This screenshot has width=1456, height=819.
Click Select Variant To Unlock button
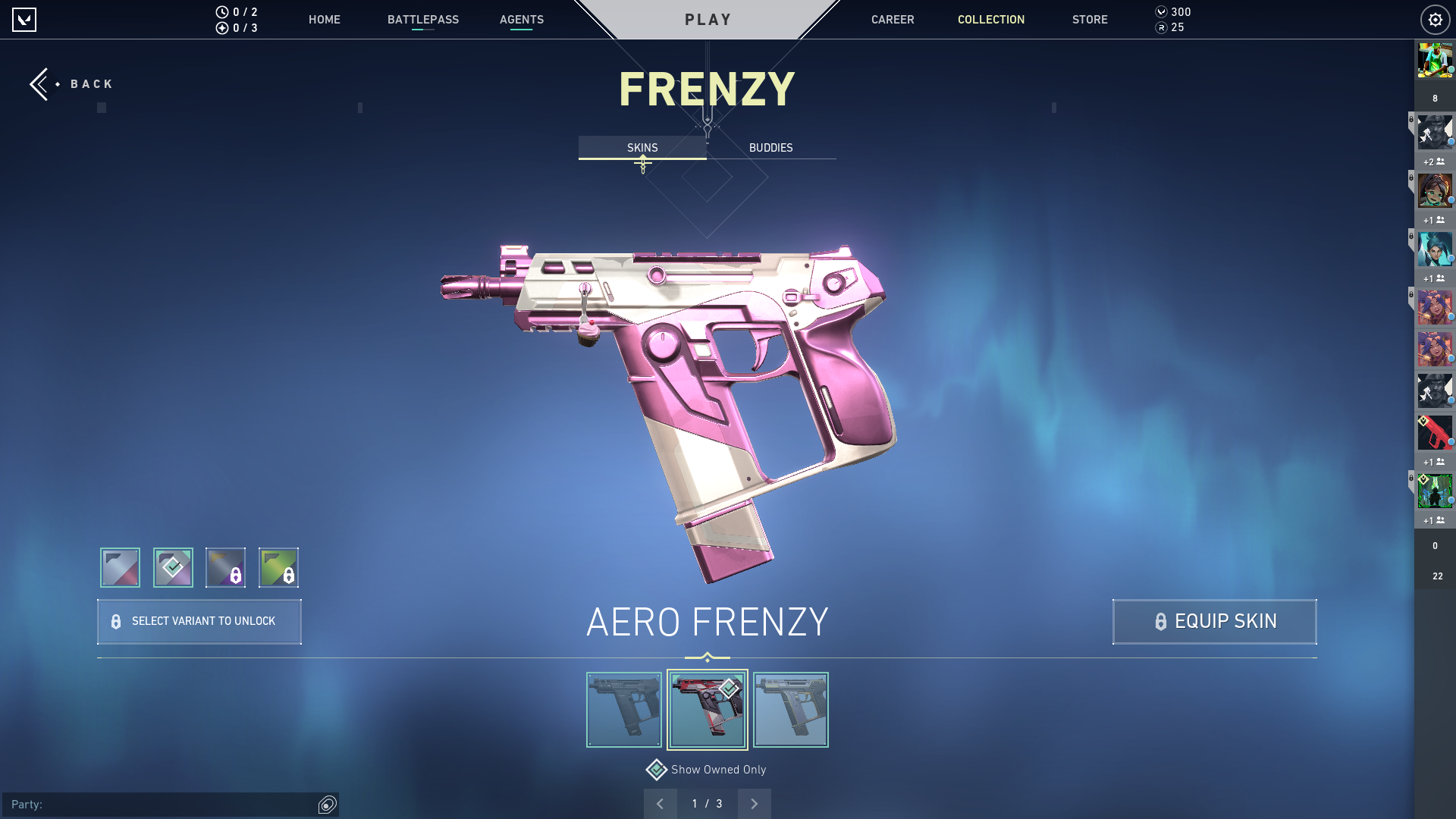(x=199, y=622)
